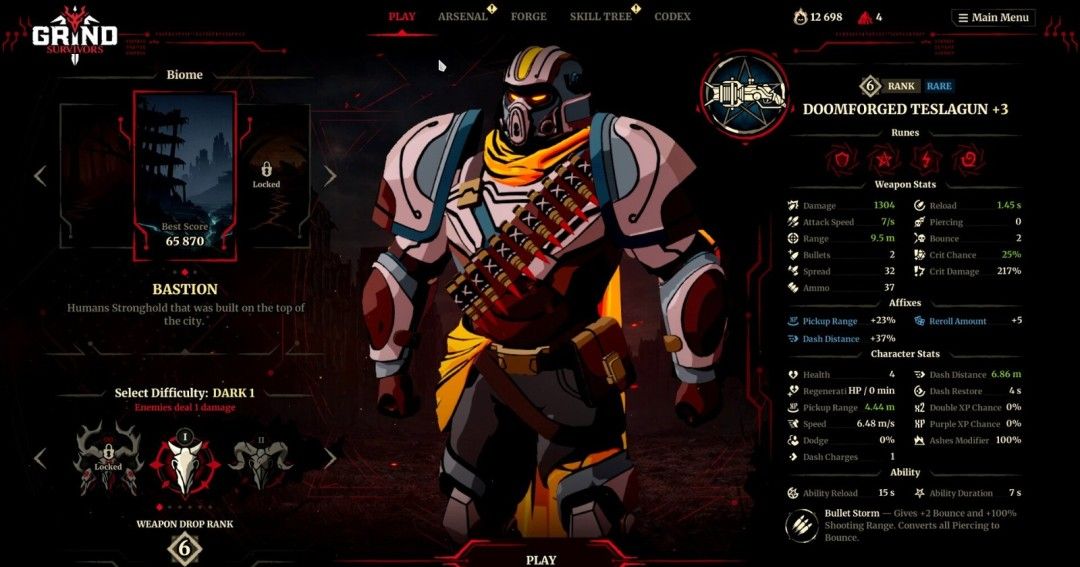Image resolution: width=1080 pixels, height=567 pixels.
Task: Choose the Dark I skull difficulty
Action: tap(184, 464)
